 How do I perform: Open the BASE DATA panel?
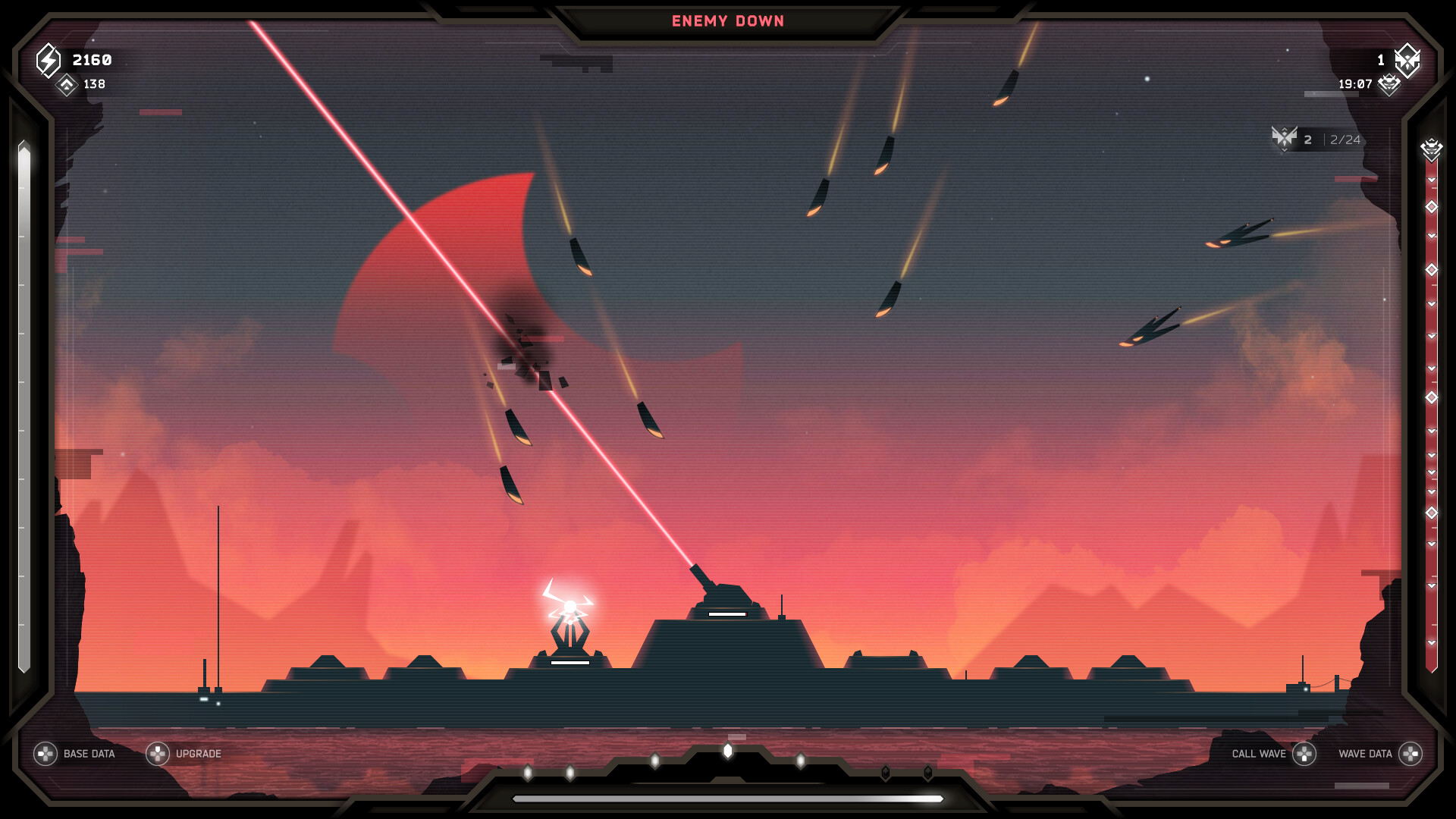(88, 754)
